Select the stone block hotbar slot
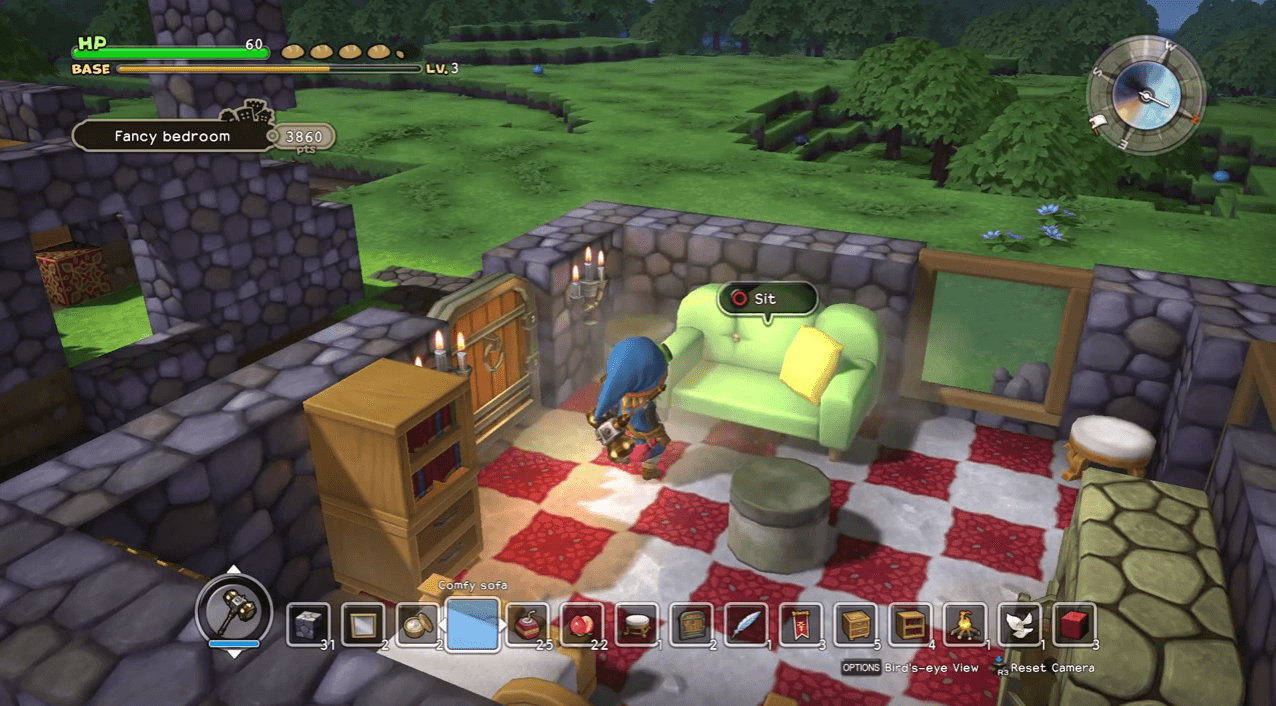 (308, 625)
